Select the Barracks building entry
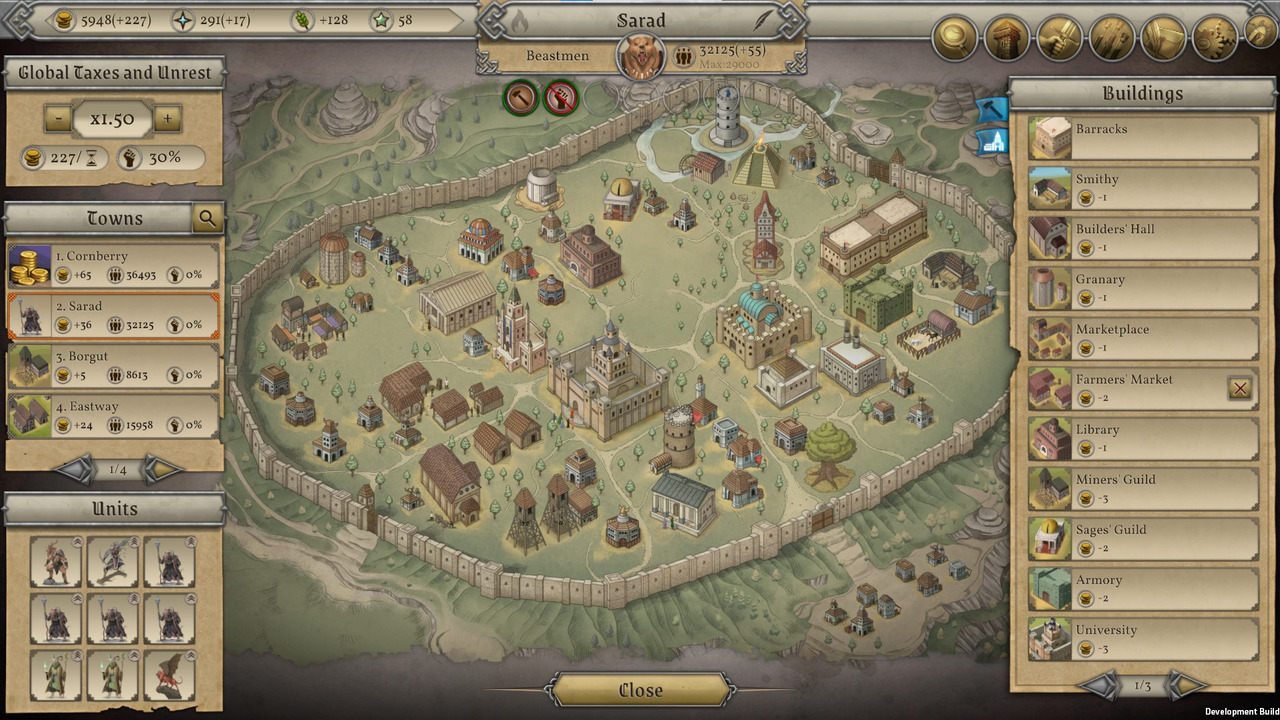The width and height of the screenshot is (1280, 720). click(1143, 139)
